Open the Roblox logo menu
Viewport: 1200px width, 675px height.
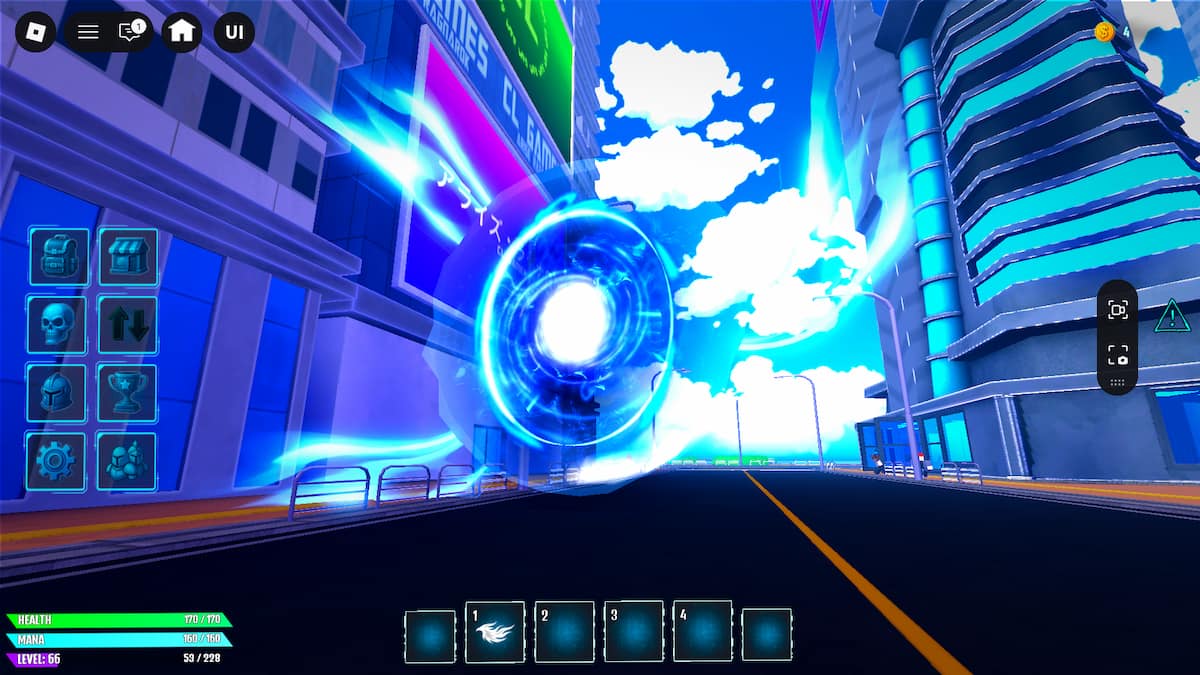[x=36, y=31]
